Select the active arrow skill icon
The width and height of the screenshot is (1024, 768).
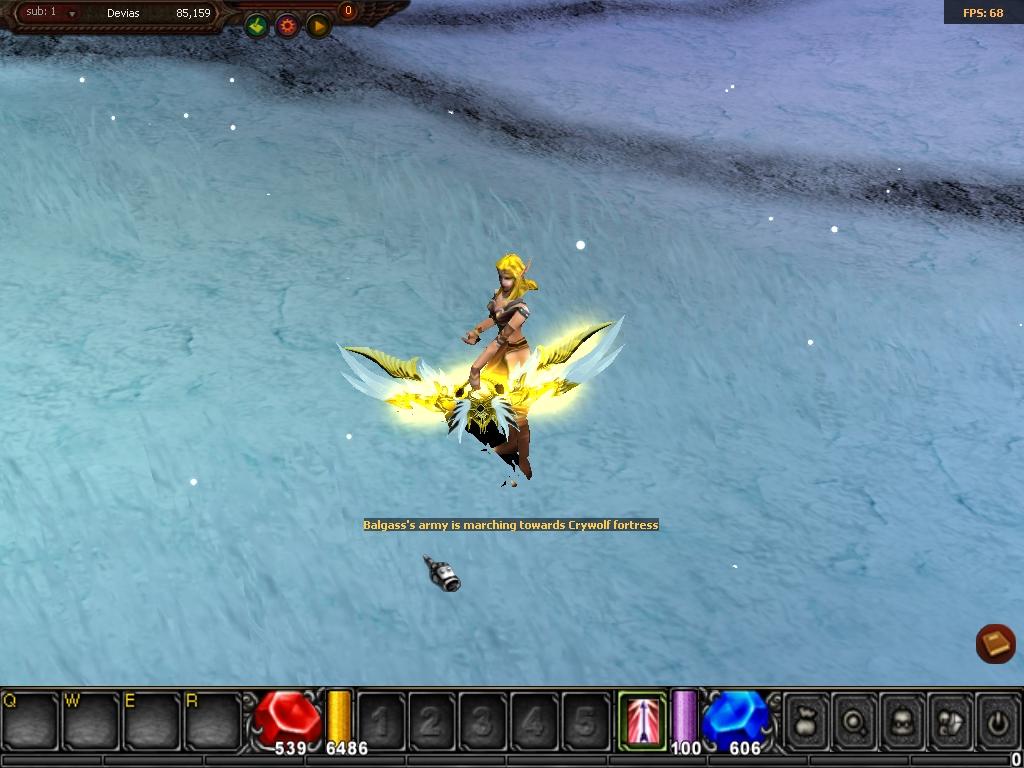point(642,719)
